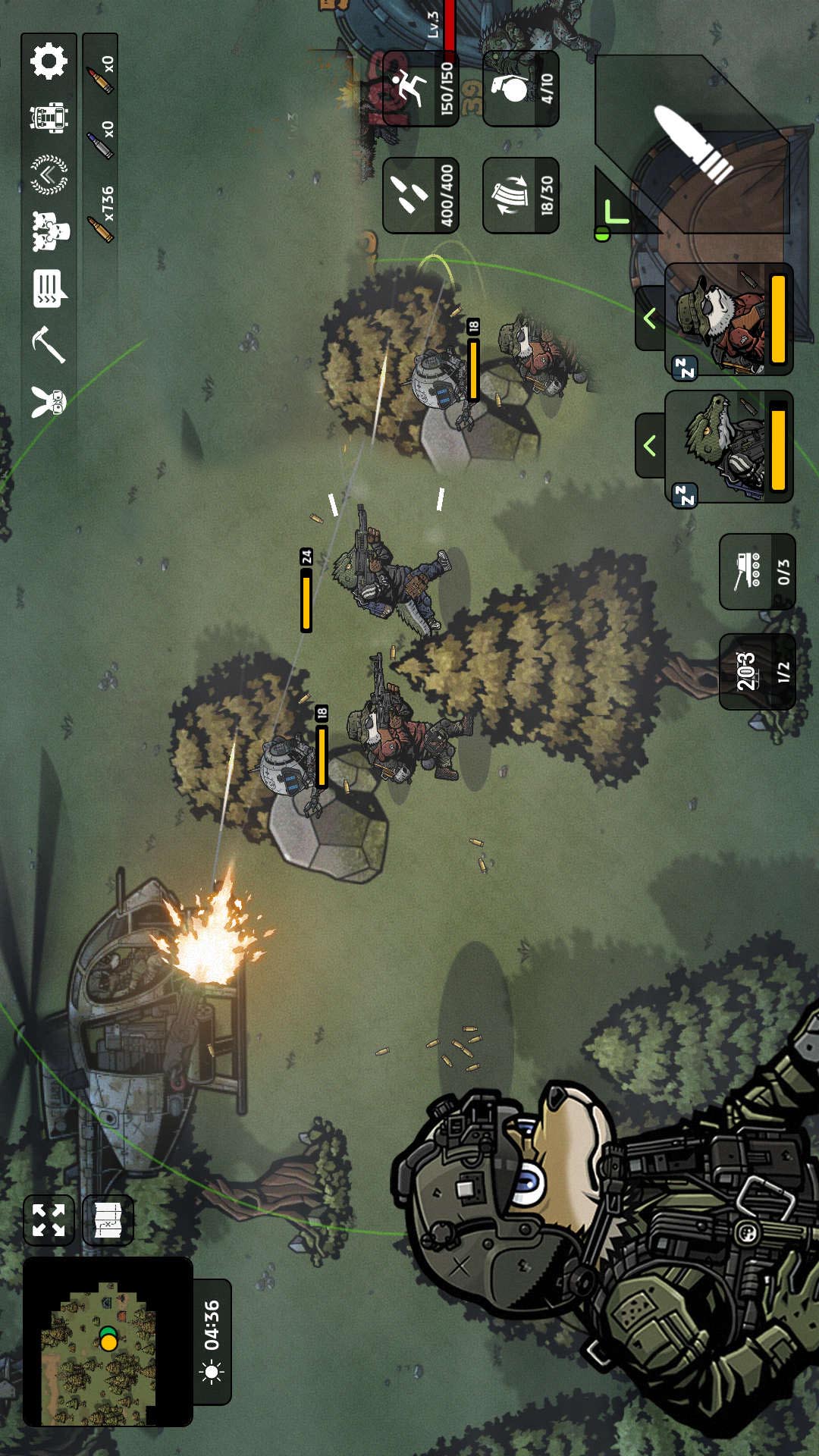Toggle the fullscreen expand arrows button
Viewport: 819px width, 1456px height.
pos(49,1220)
